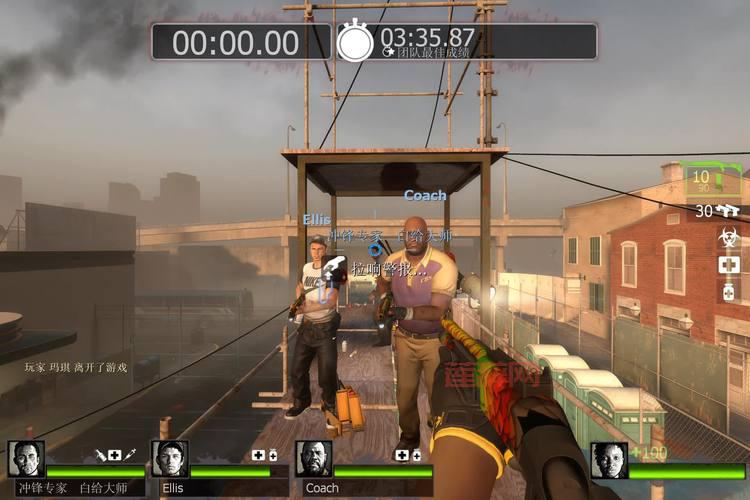750x500 pixels.
Task: Click Coach's teammate portrait
Action: (313, 459)
